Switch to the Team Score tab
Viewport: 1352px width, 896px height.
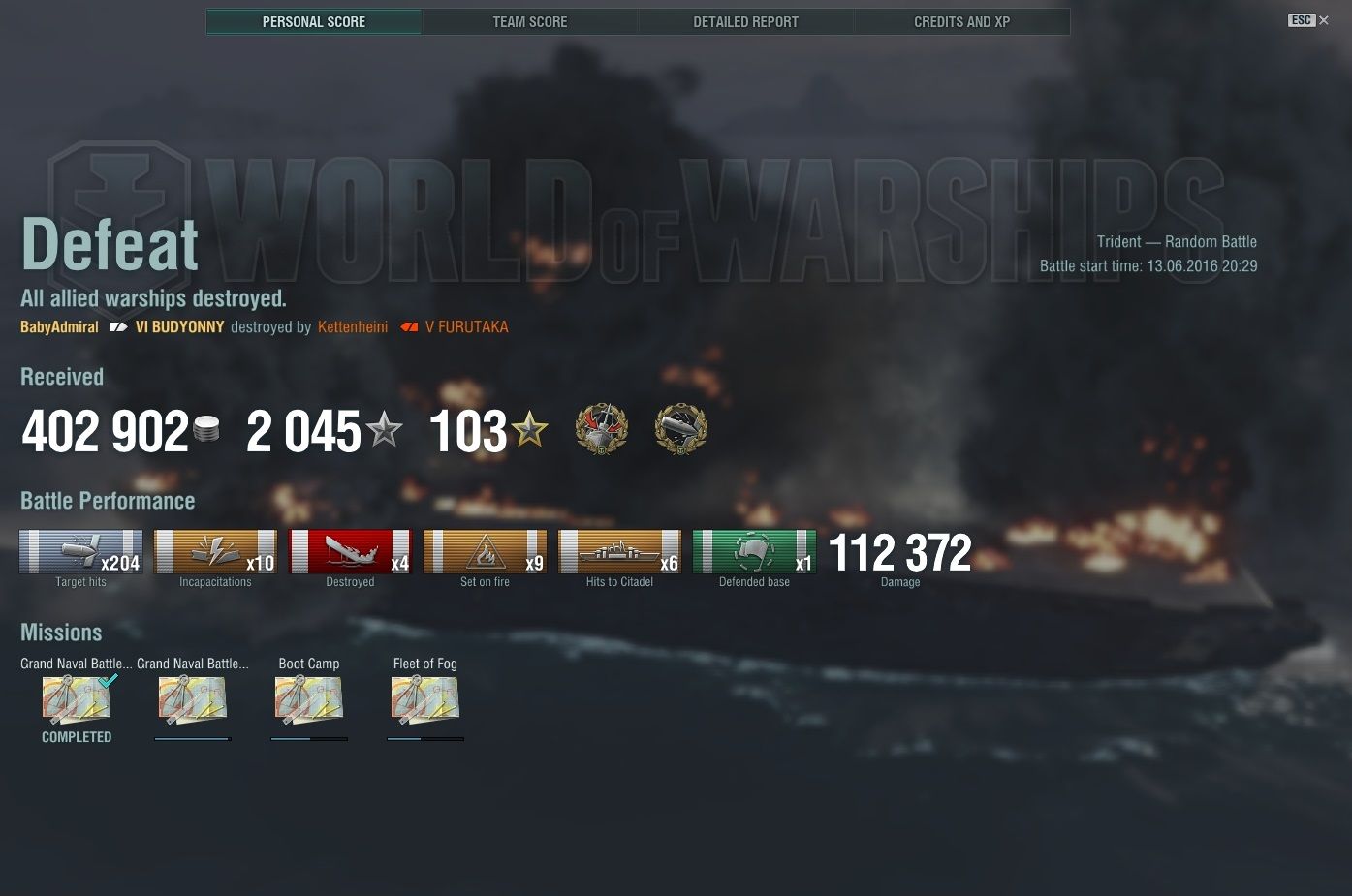click(x=530, y=21)
